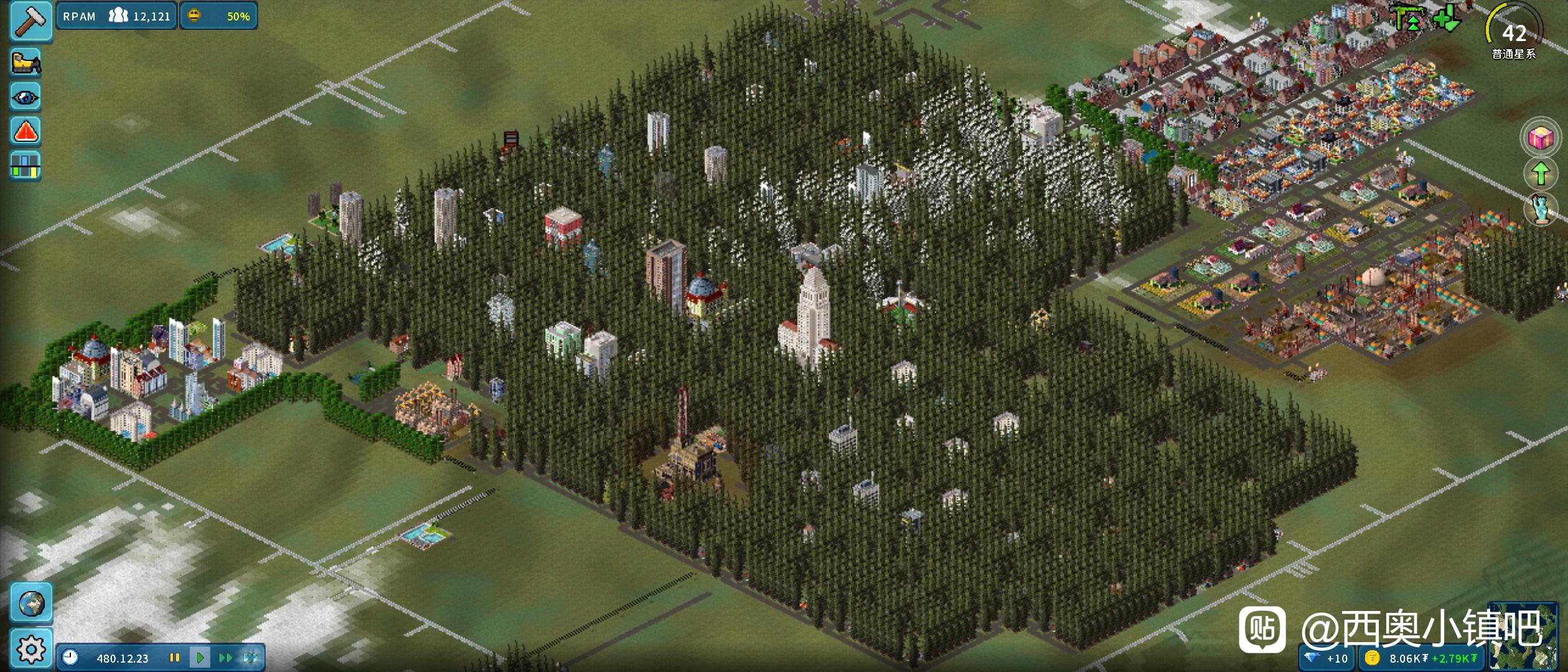1568x672 pixels.
Task: Show the population info panel
Action: coord(117,16)
